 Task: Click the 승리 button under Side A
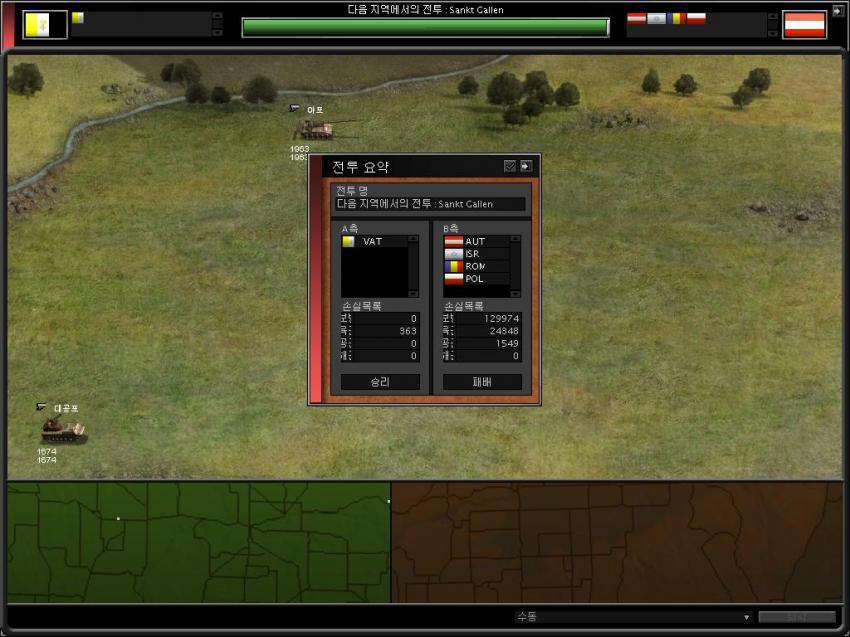[x=380, y=382]
